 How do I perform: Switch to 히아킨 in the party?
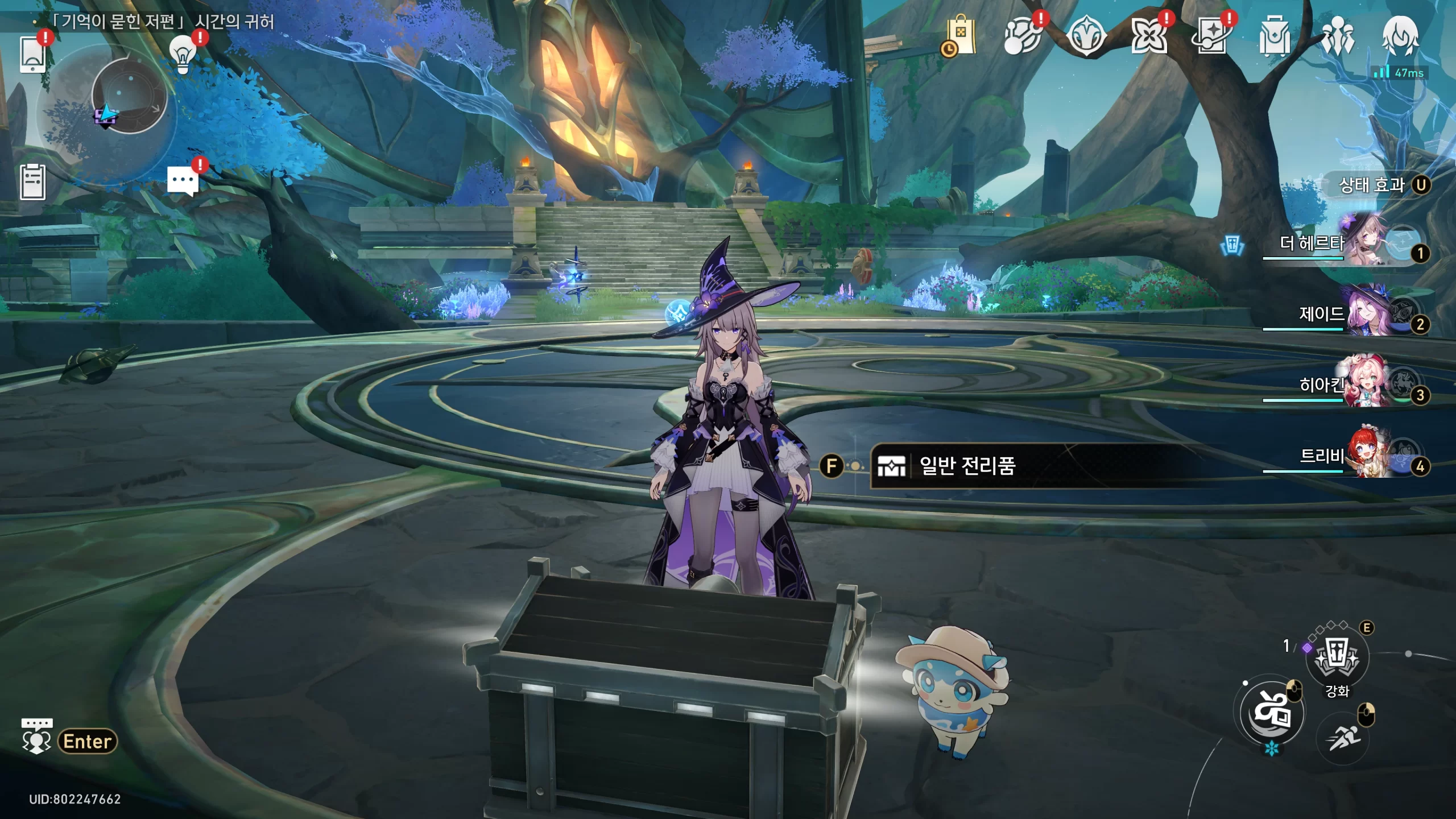pyautogui.click(x=1342, y=386)
